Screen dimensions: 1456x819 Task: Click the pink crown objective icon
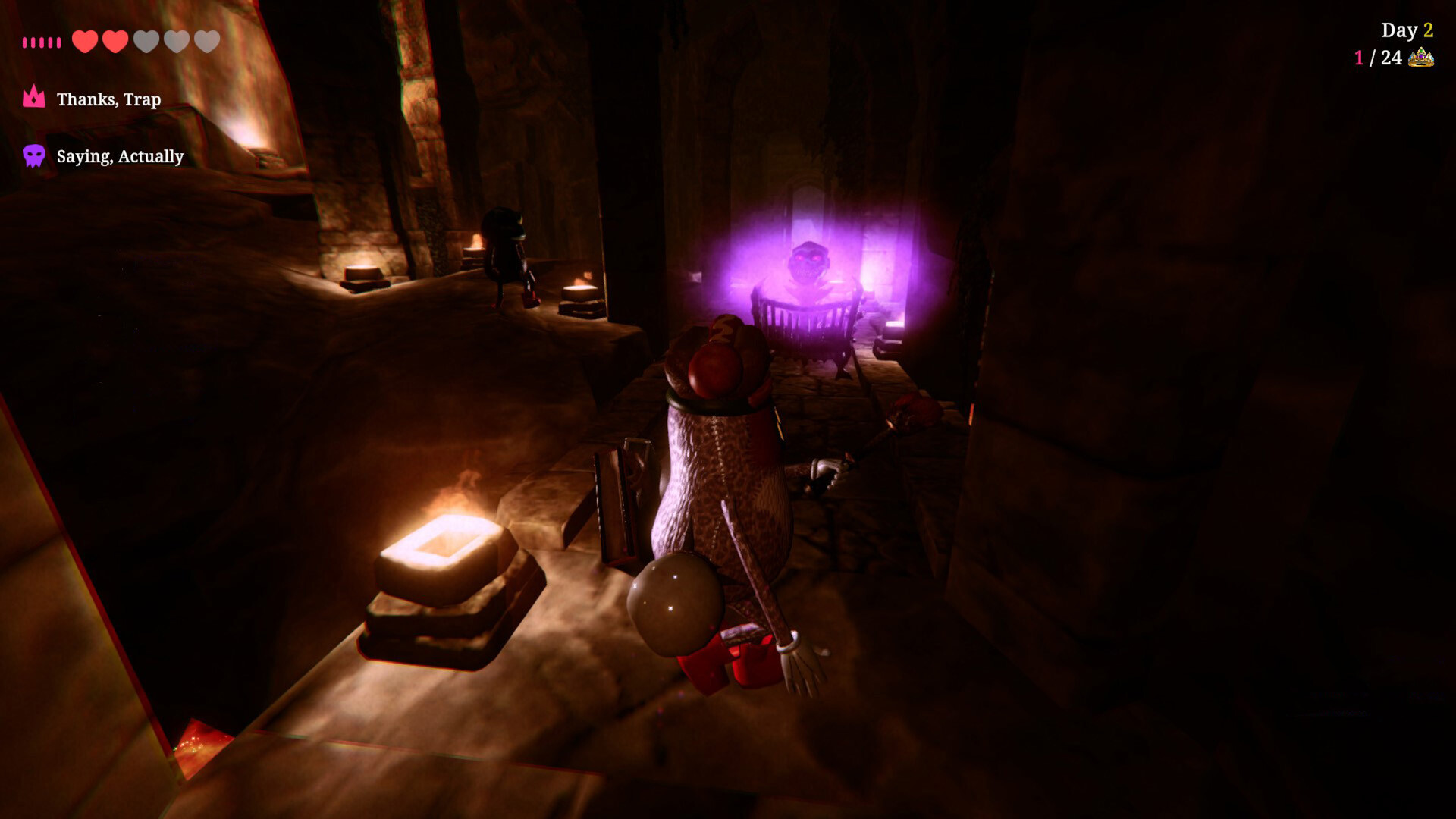(x=34, y=97)
